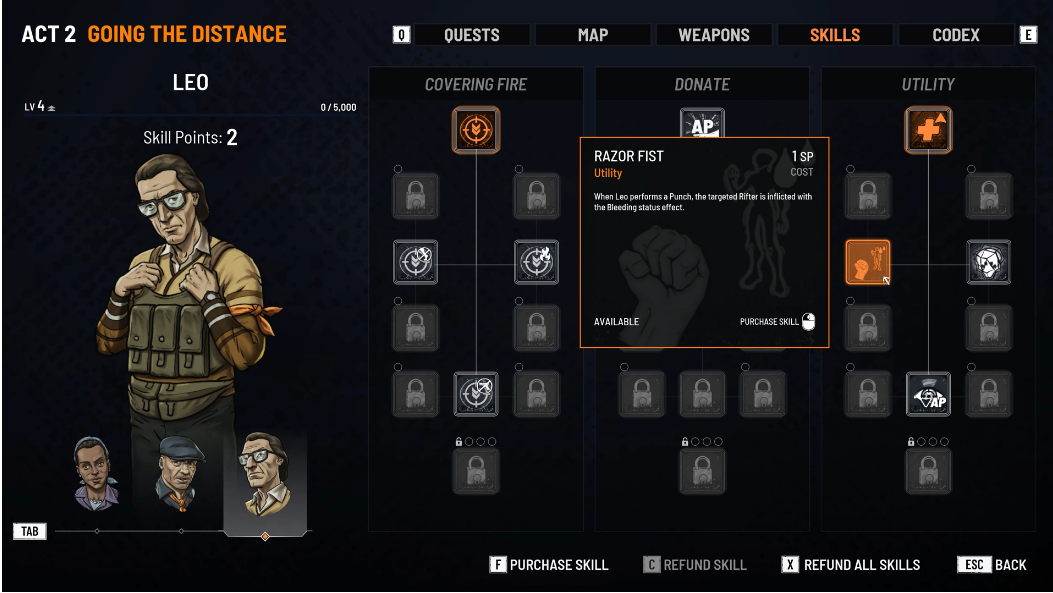Go back with the Back button
1053x593 pixels.
tap(993, 565)
